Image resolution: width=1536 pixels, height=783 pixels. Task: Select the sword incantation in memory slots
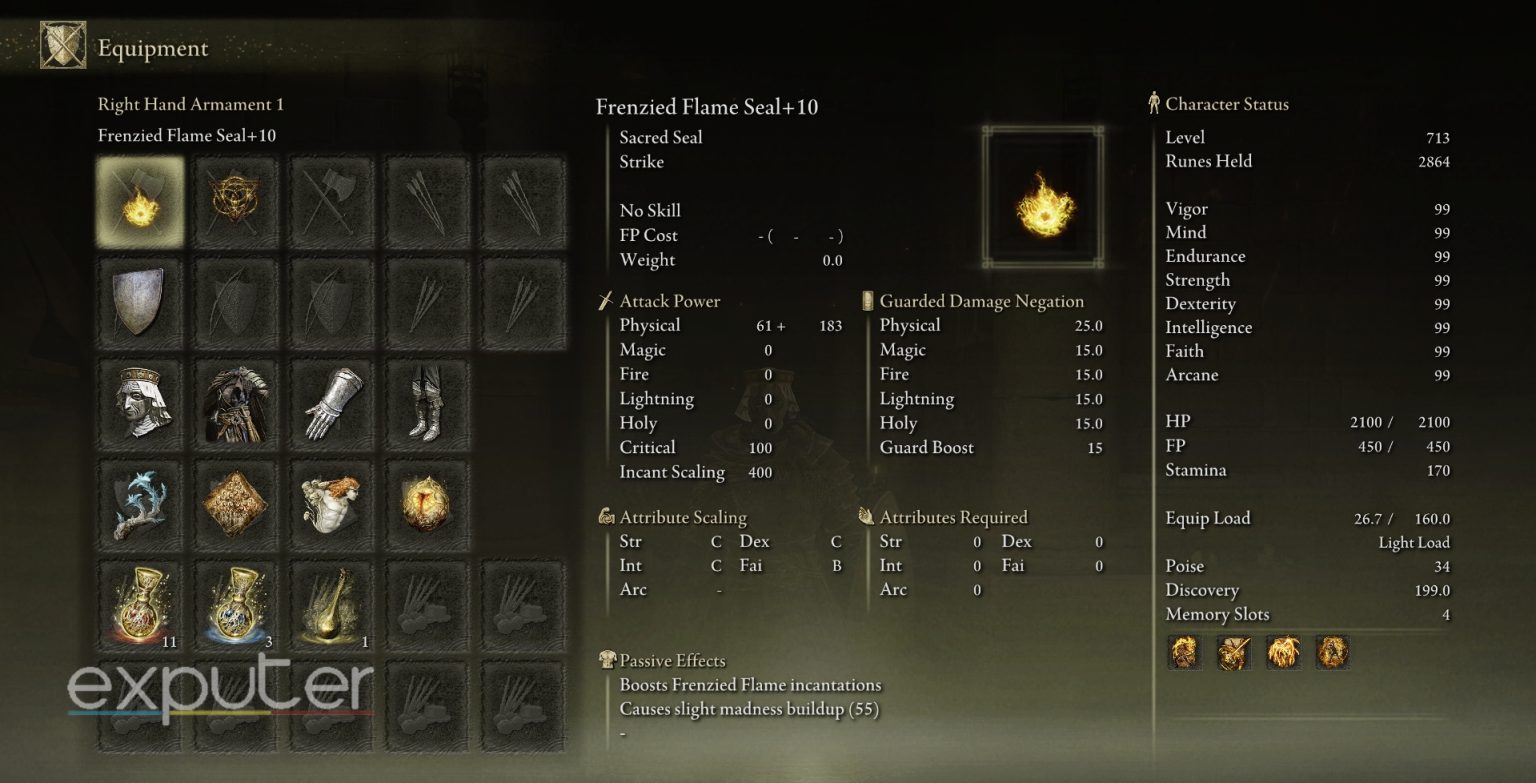(1234, 655)
